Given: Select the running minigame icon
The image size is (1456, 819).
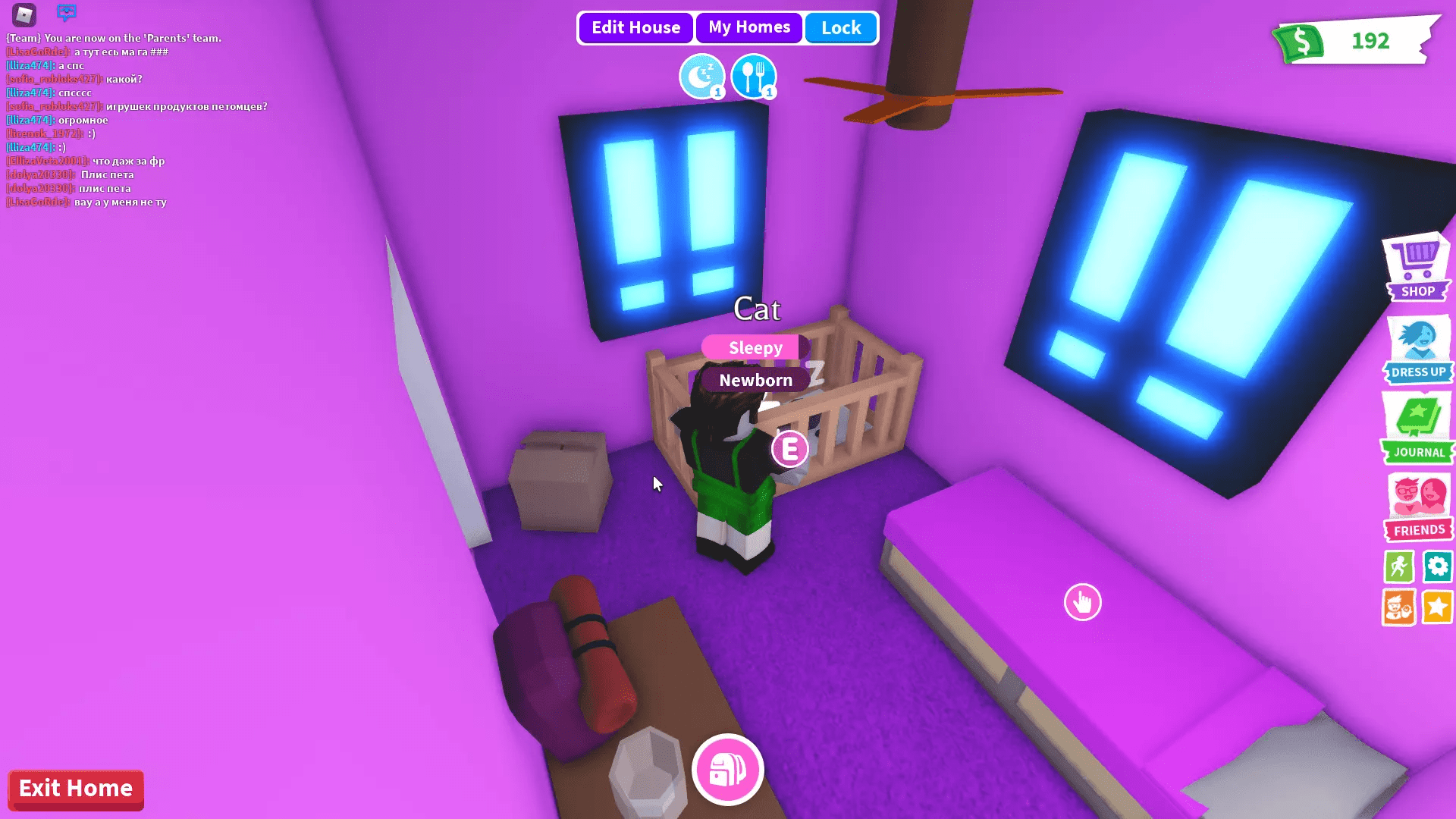Looking at the screenshot, I should (x=1399, y=566).
